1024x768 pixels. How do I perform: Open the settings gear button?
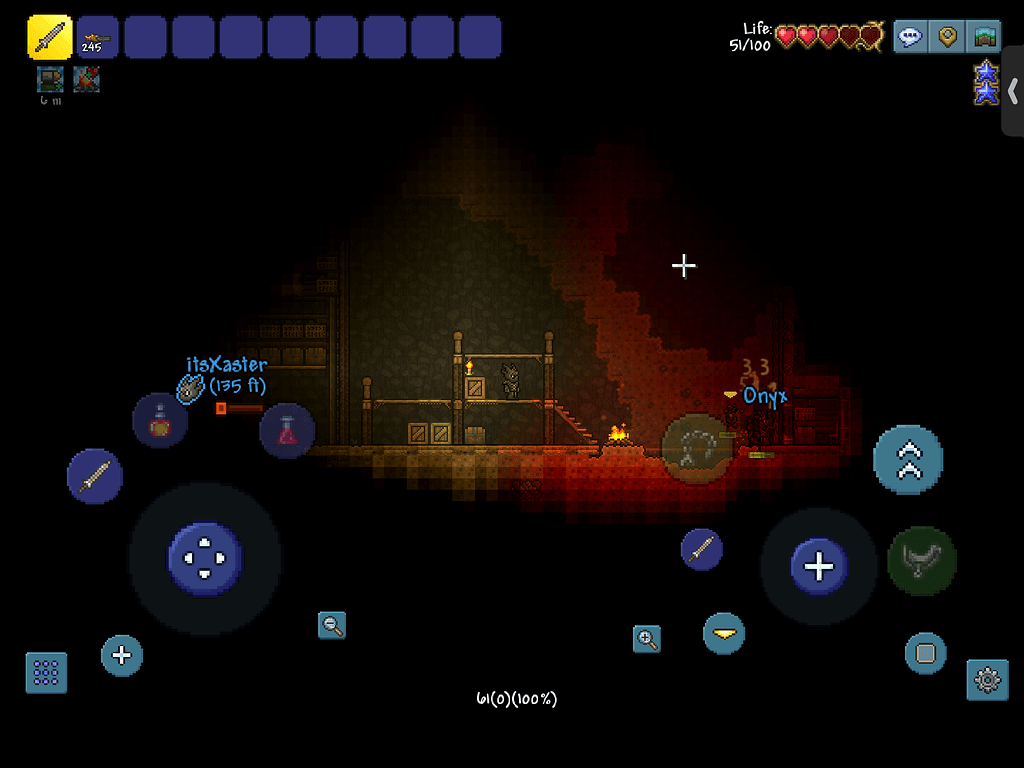[x=987, y=680]
